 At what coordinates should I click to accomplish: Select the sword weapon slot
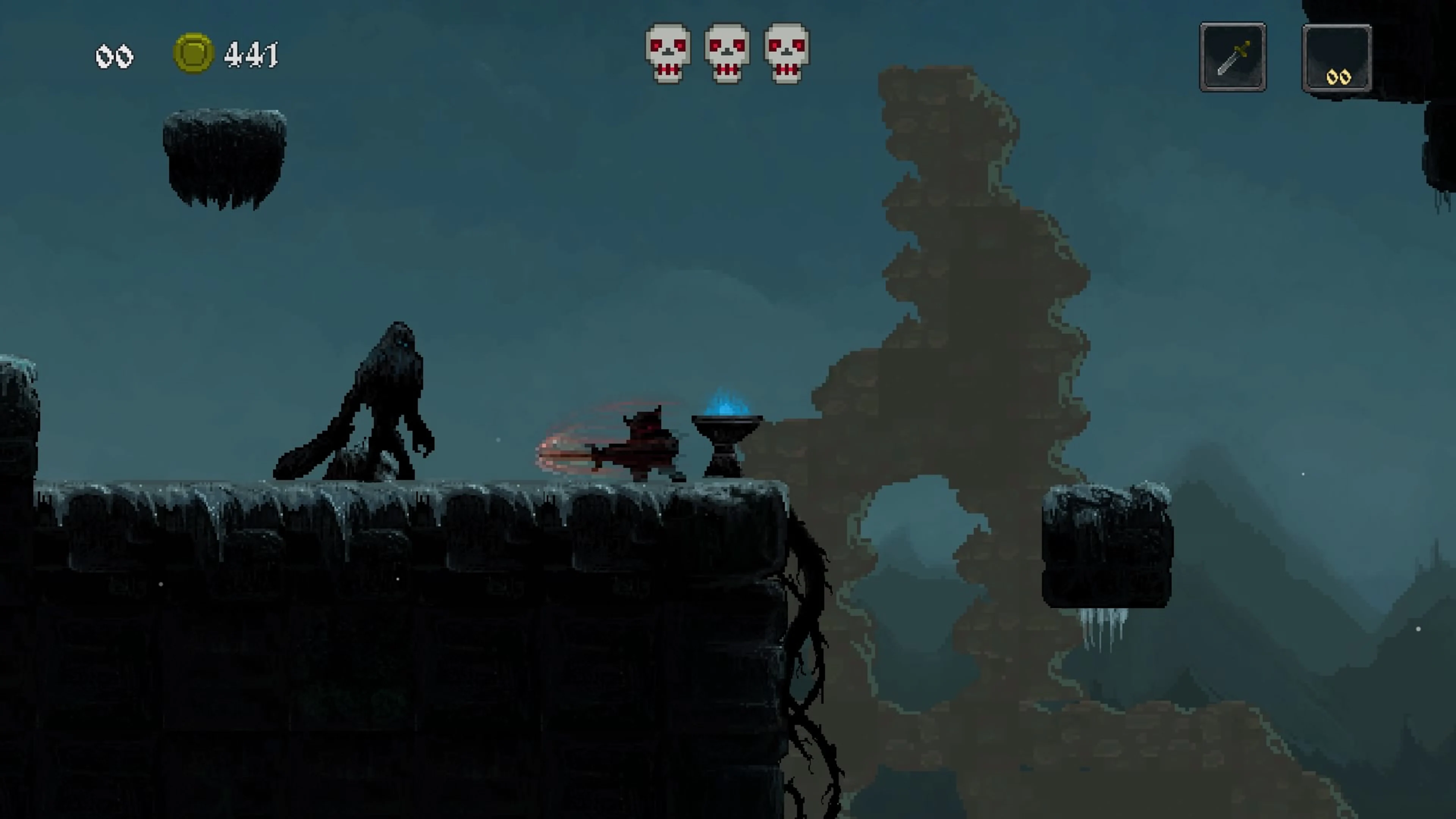coord(1232,56)
